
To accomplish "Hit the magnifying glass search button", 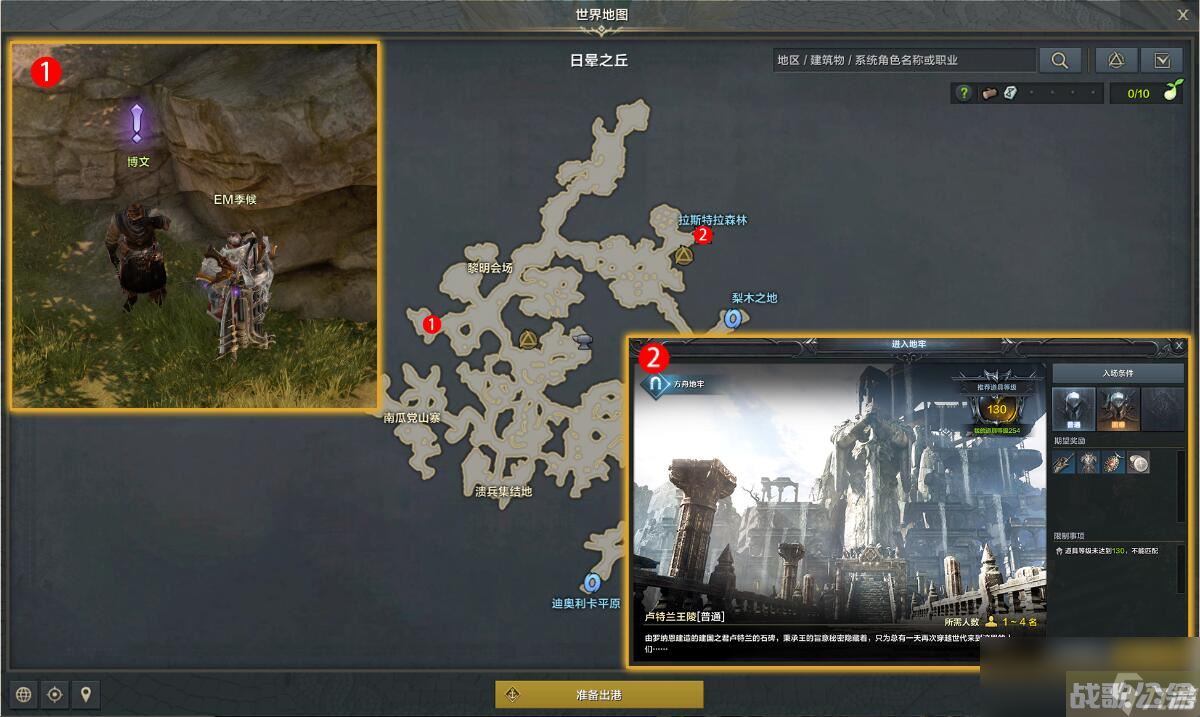I will 1059,60.
